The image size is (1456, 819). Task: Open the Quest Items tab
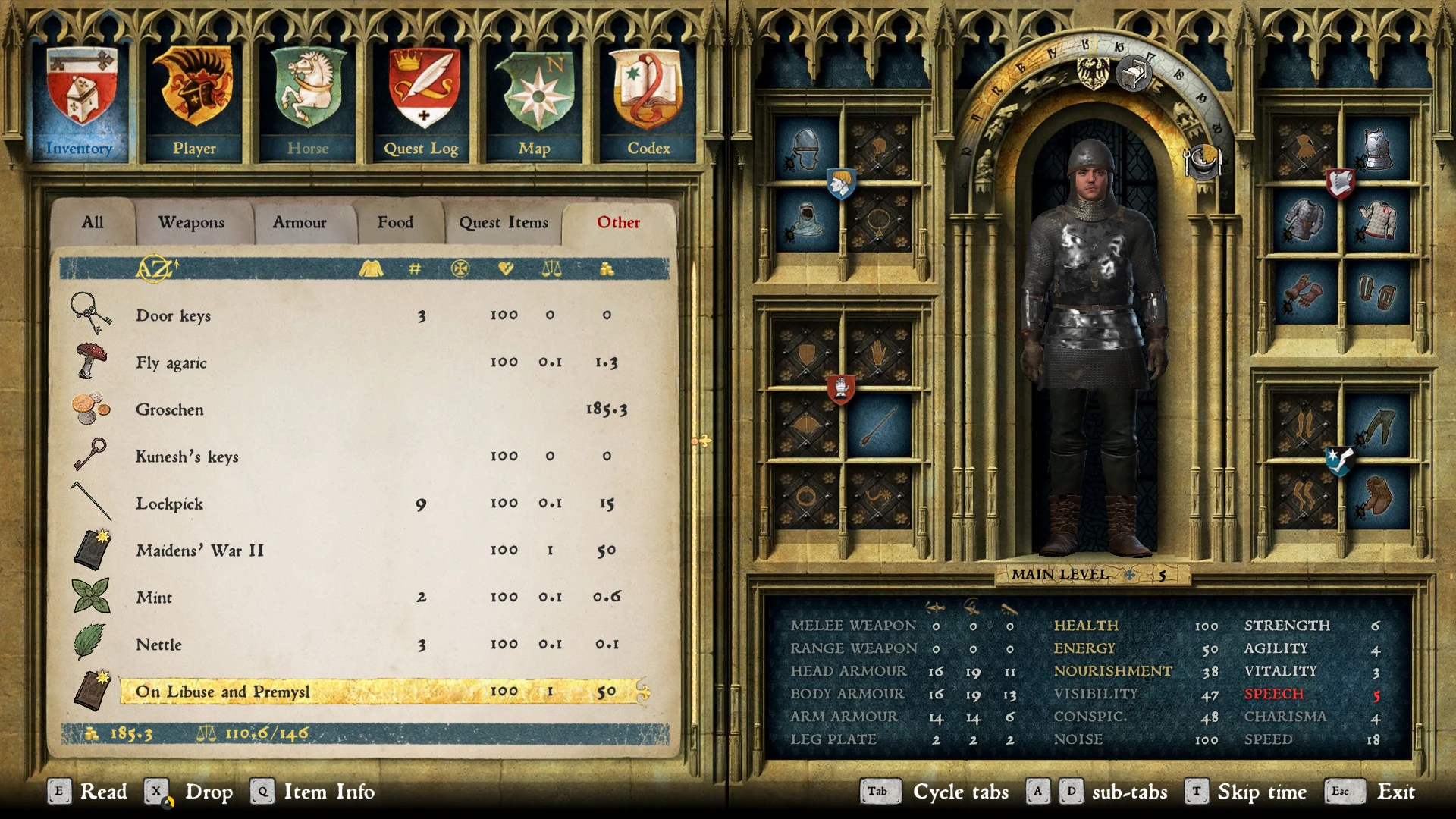tap(503, 222)
